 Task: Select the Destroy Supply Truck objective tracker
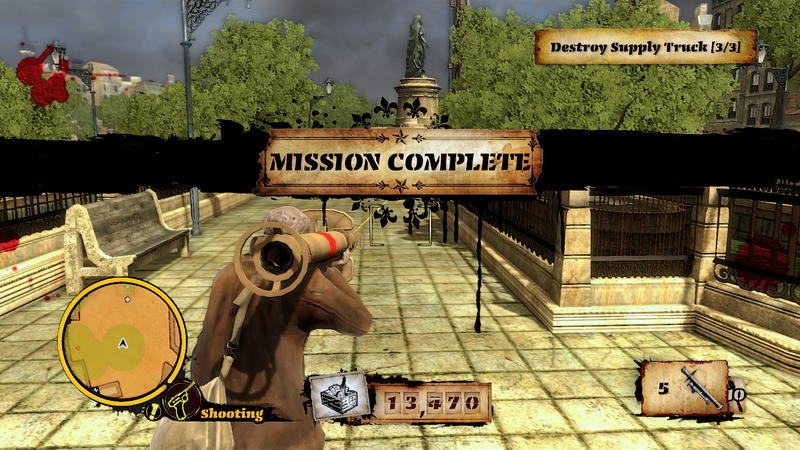(x=645, y=47)
